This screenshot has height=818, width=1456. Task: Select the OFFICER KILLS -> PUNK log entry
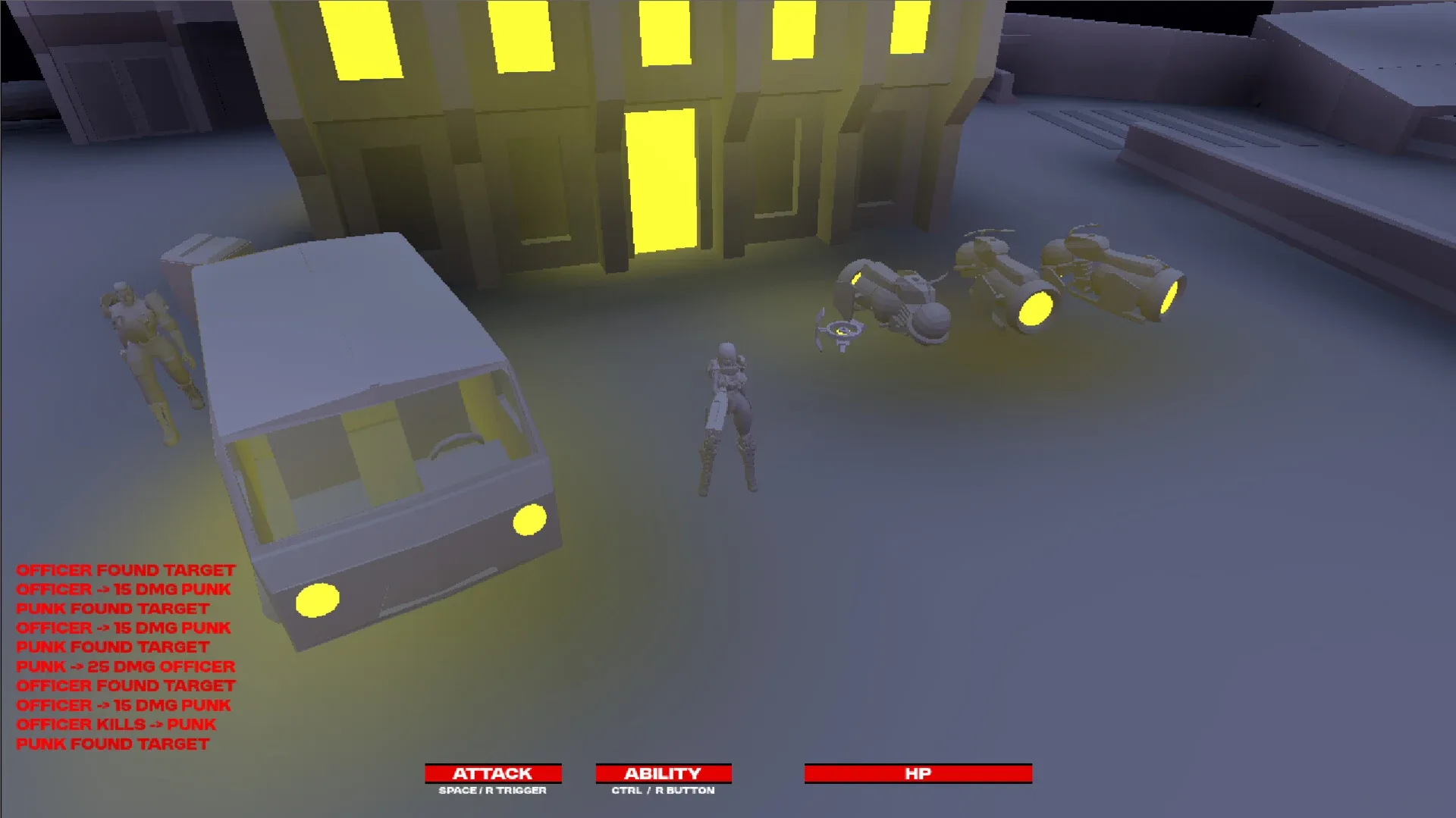click(x=117, y=725)
